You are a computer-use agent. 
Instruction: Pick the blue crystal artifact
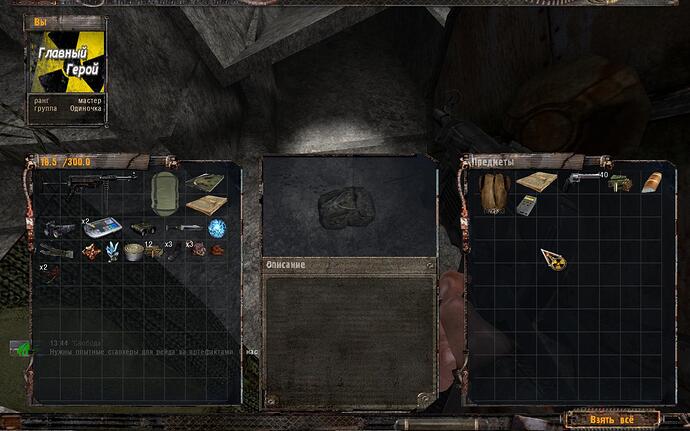(113, 251)
